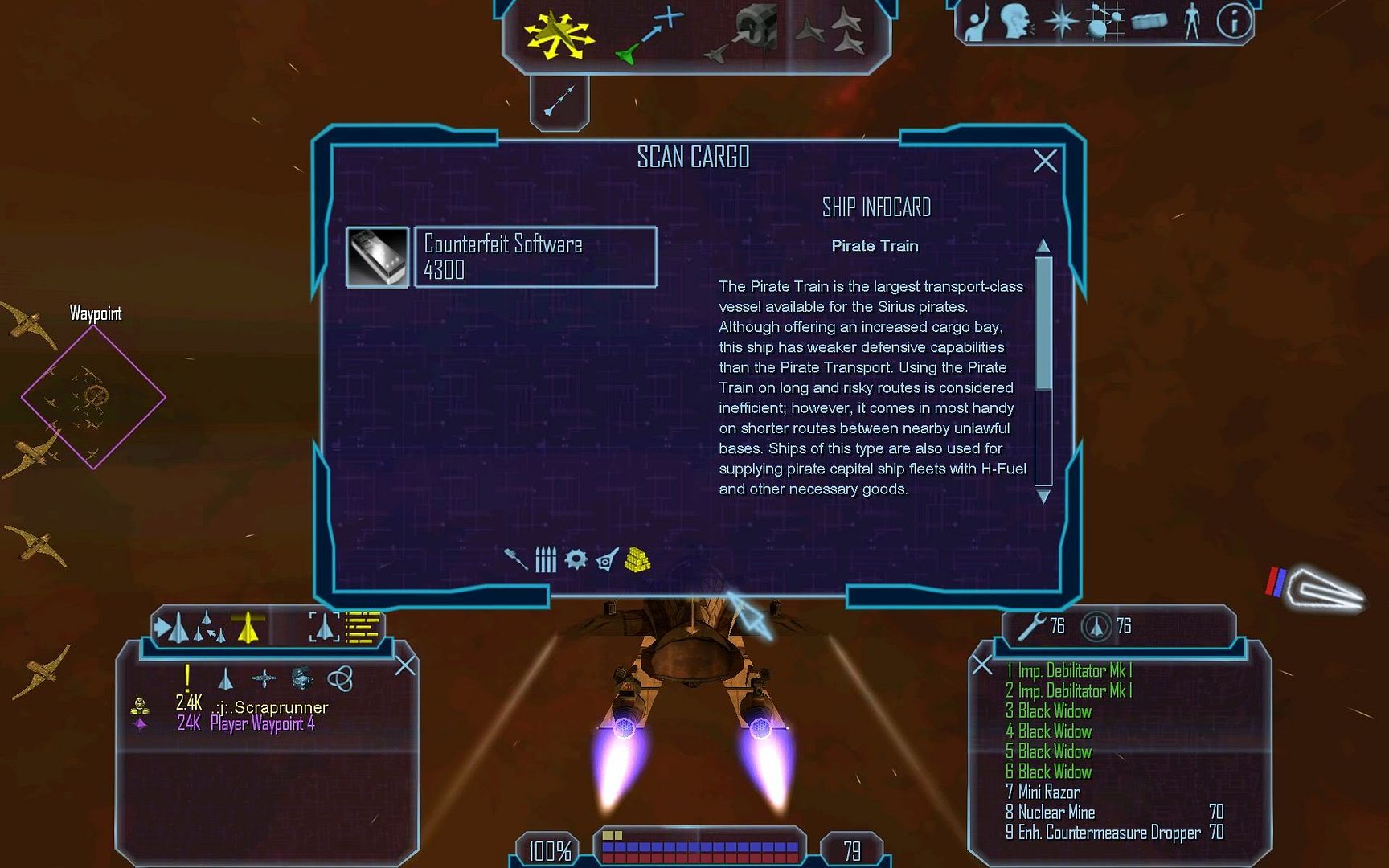Viewport: 1389px width, 868px height.
Task: Select the Nuclear Mine weapon entry
Action: click(x=1056, y=813)
